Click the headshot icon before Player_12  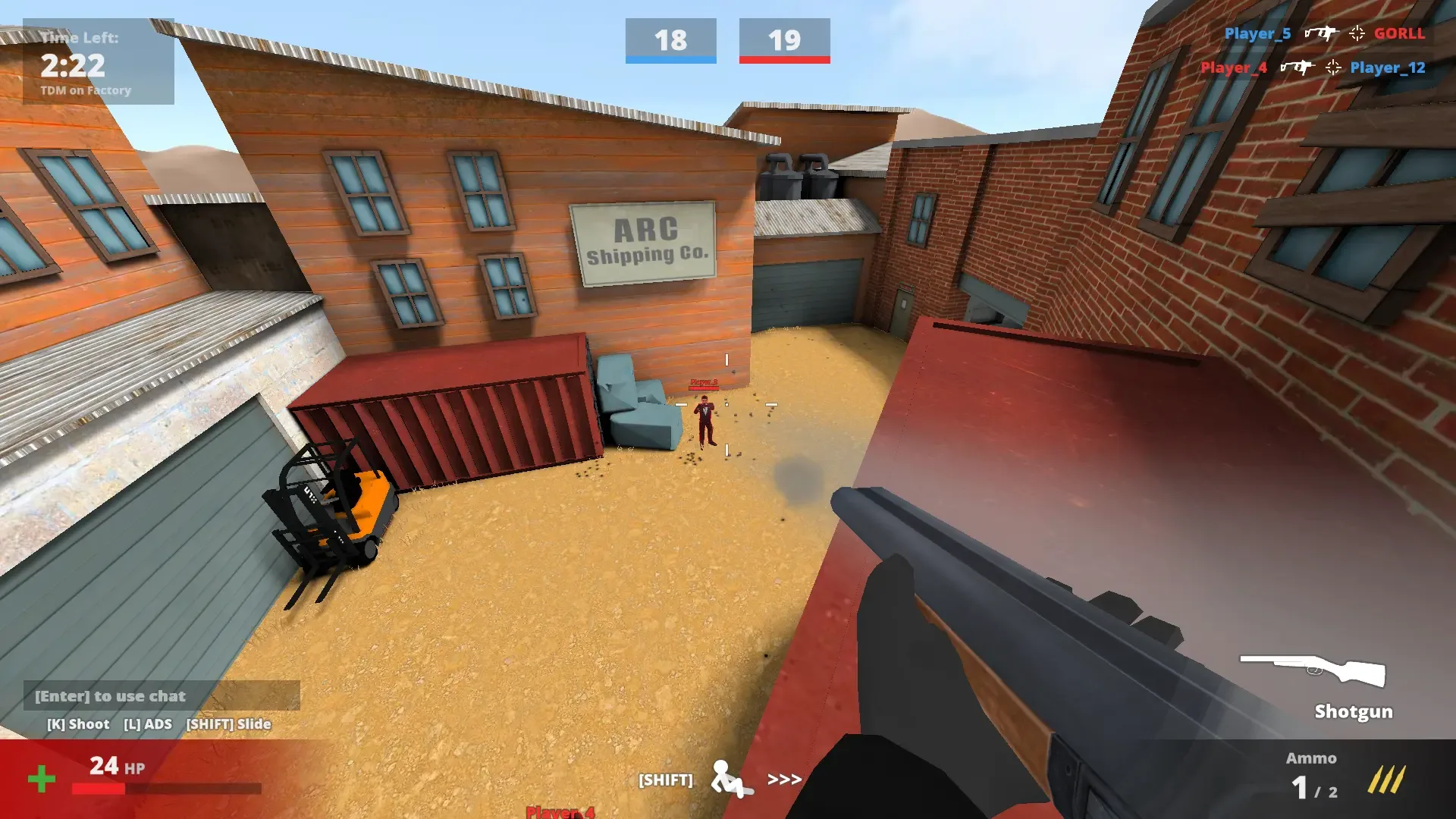pos(1332,67)
